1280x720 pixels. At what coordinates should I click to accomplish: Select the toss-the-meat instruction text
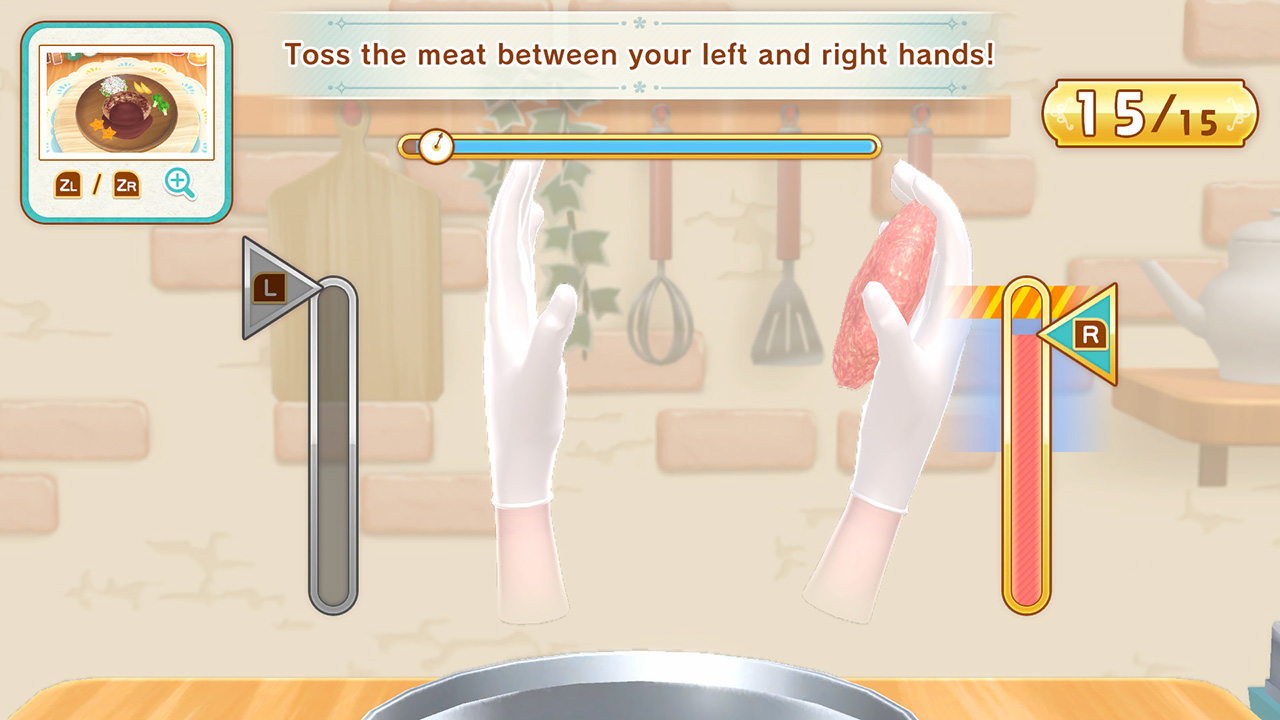638,55
